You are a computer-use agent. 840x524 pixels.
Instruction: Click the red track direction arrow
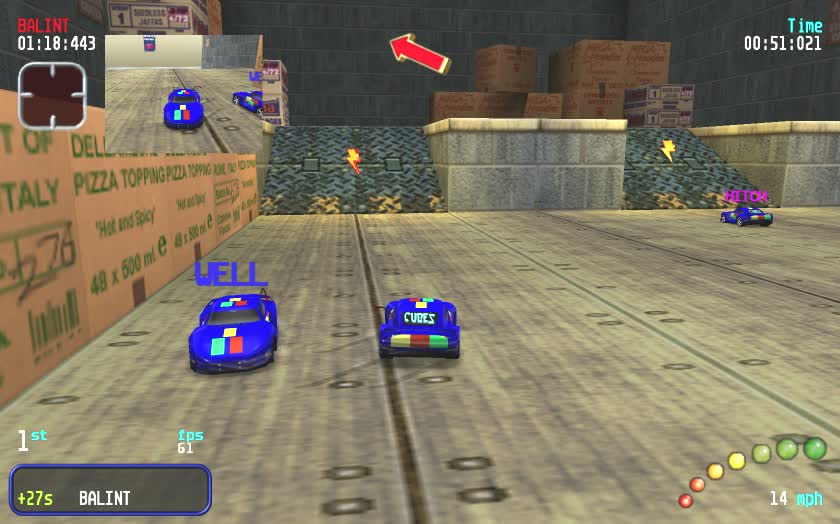[419, 52]
